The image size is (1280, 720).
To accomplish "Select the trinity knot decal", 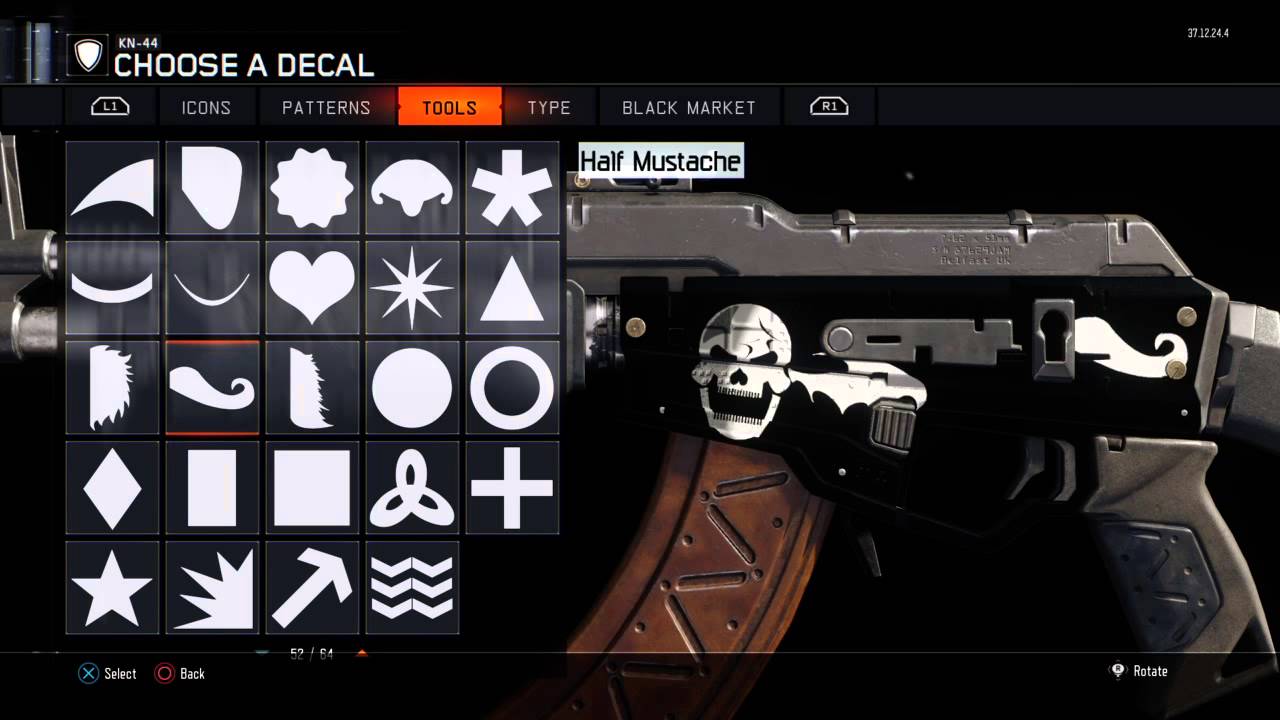I will point(412,488).
